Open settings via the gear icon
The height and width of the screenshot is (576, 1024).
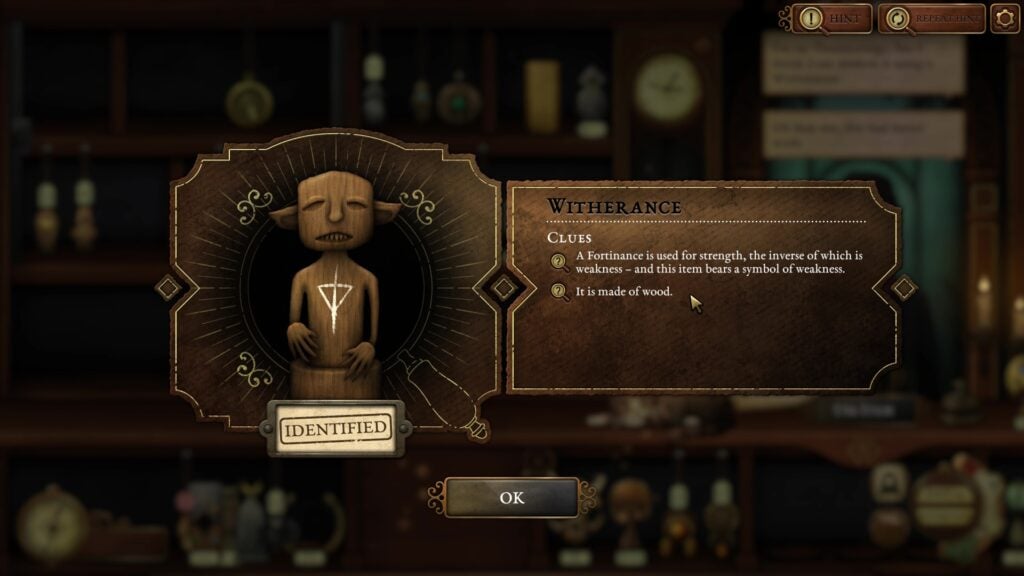pos(1005,18)
